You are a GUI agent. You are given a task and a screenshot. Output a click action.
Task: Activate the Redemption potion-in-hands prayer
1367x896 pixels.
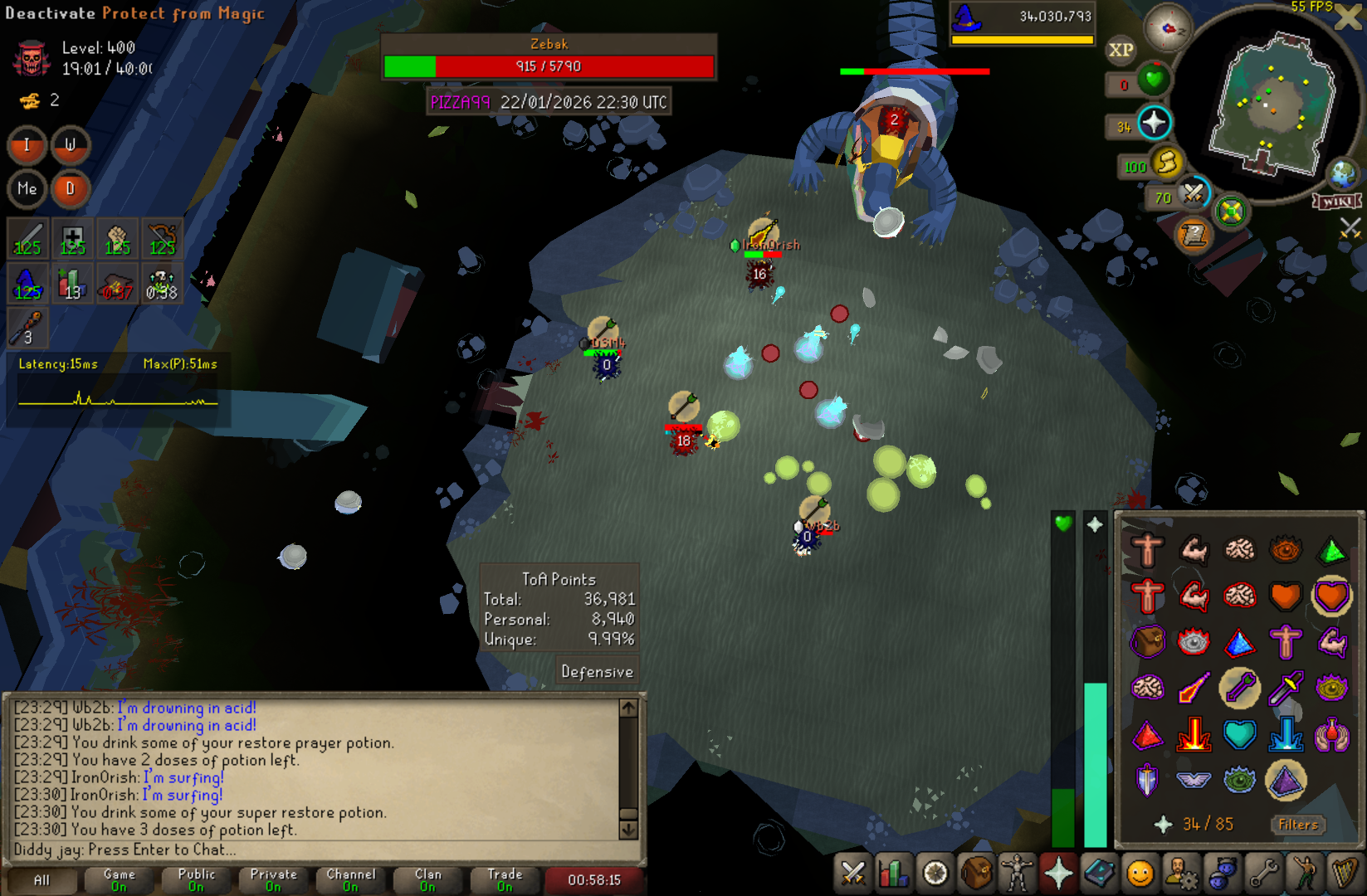click(x=1331, y=734)
